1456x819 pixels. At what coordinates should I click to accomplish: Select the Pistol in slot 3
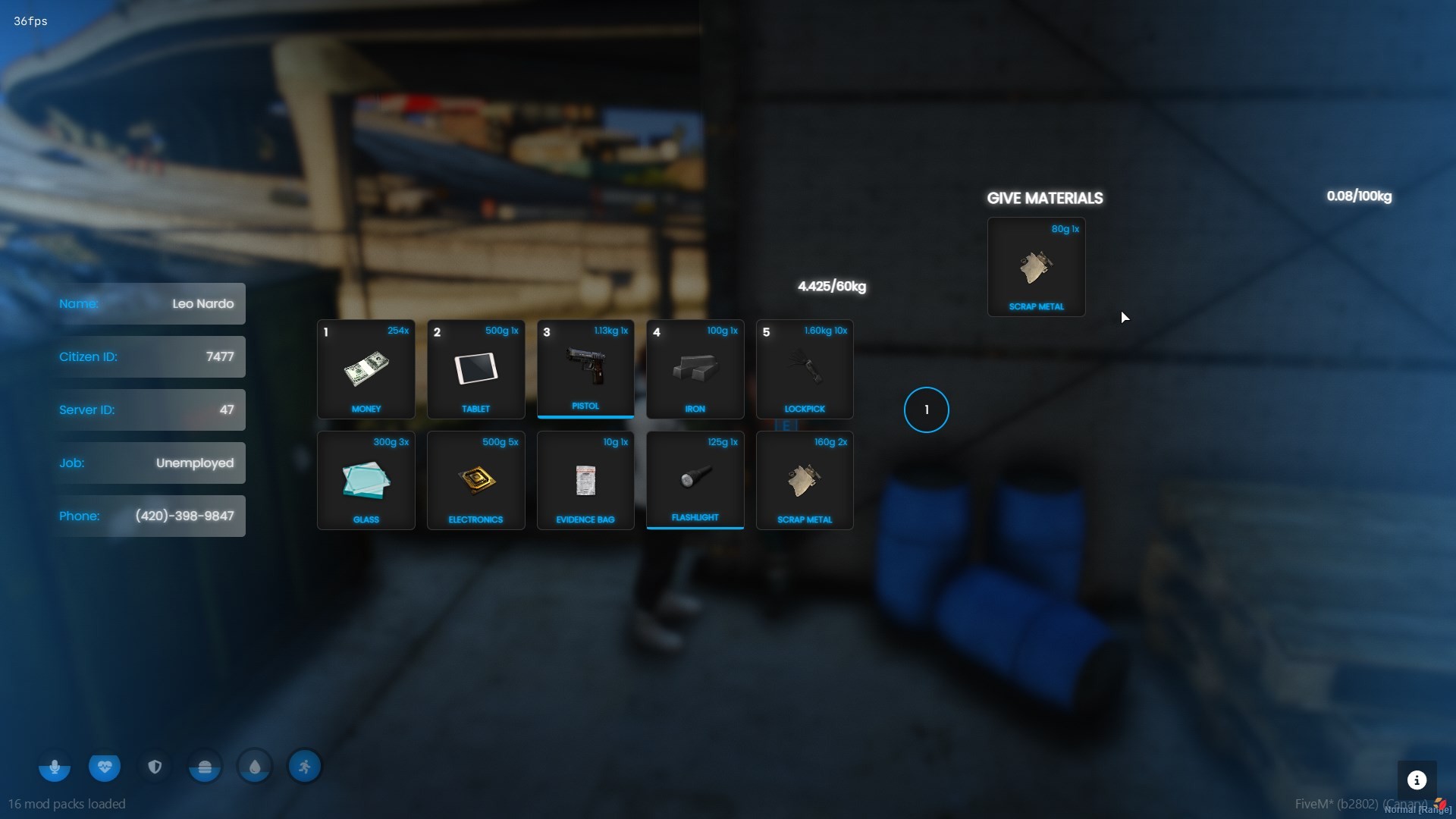tap(585, 369)
